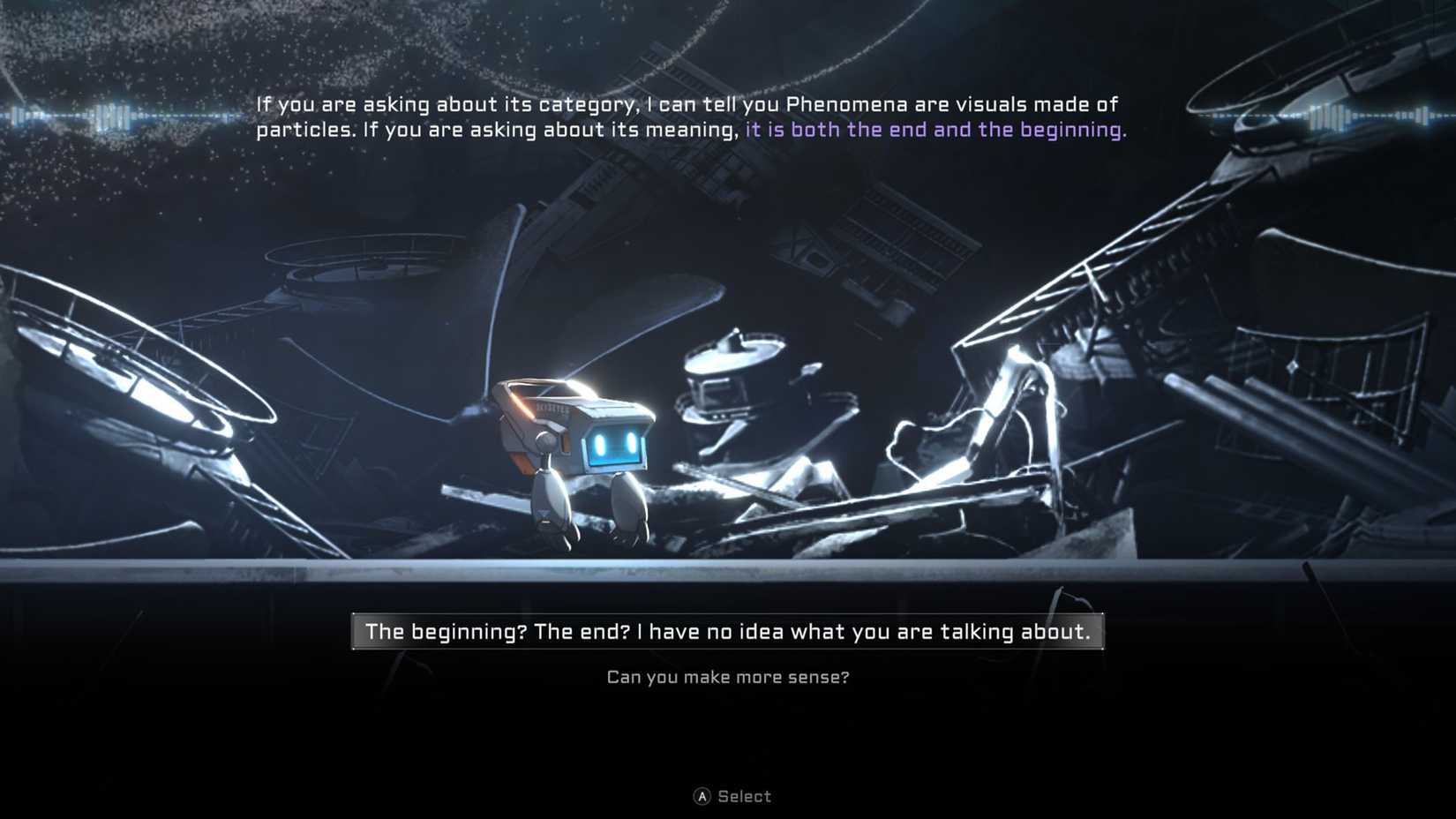This screenshot has height=819, width=1456.
Task: Select the highlighted dialogue option about the beginning
Action: 728,631
